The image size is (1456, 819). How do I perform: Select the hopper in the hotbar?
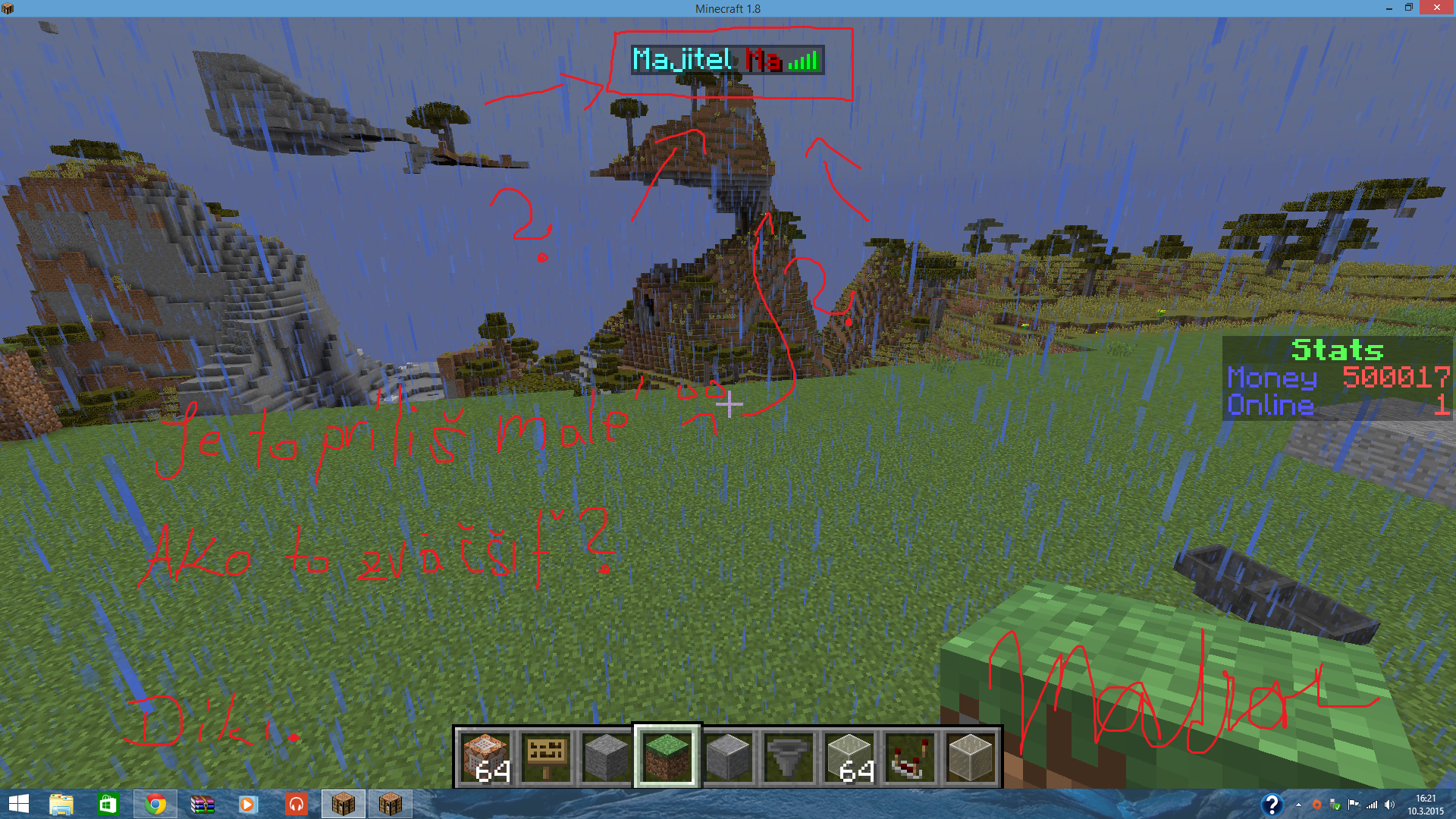[789, 755]
